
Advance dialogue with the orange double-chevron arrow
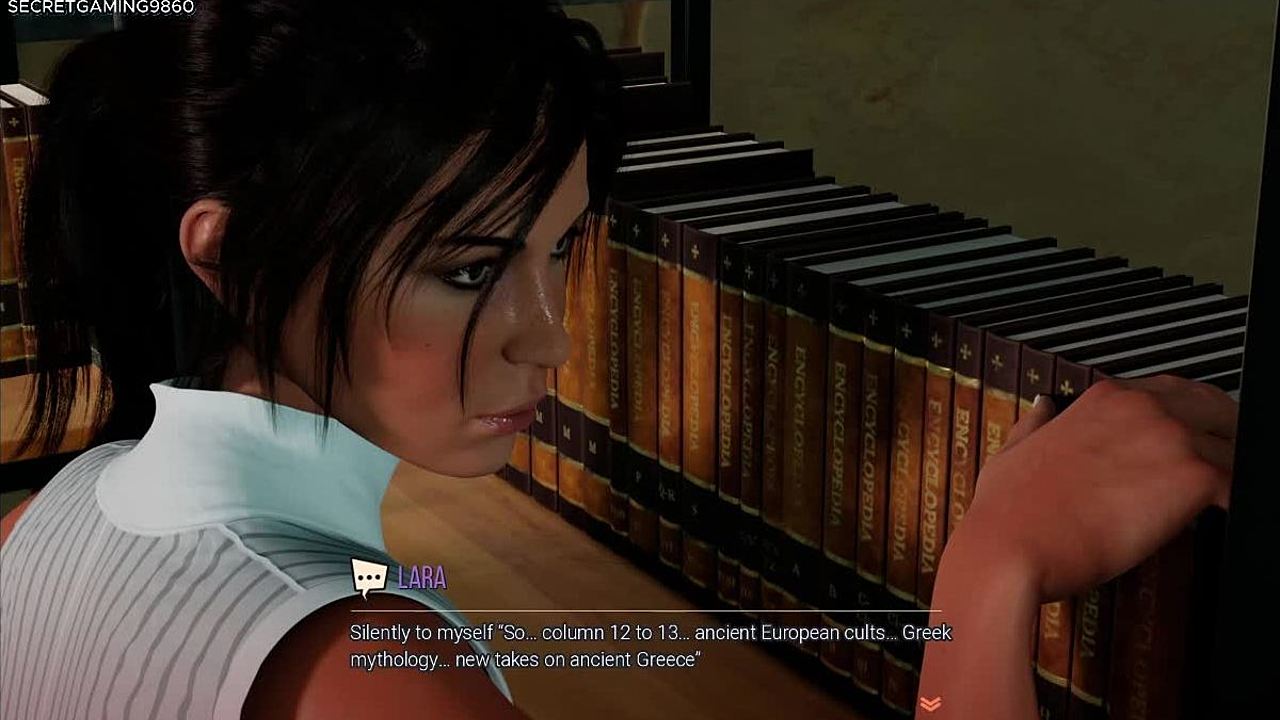coord(930,704)
